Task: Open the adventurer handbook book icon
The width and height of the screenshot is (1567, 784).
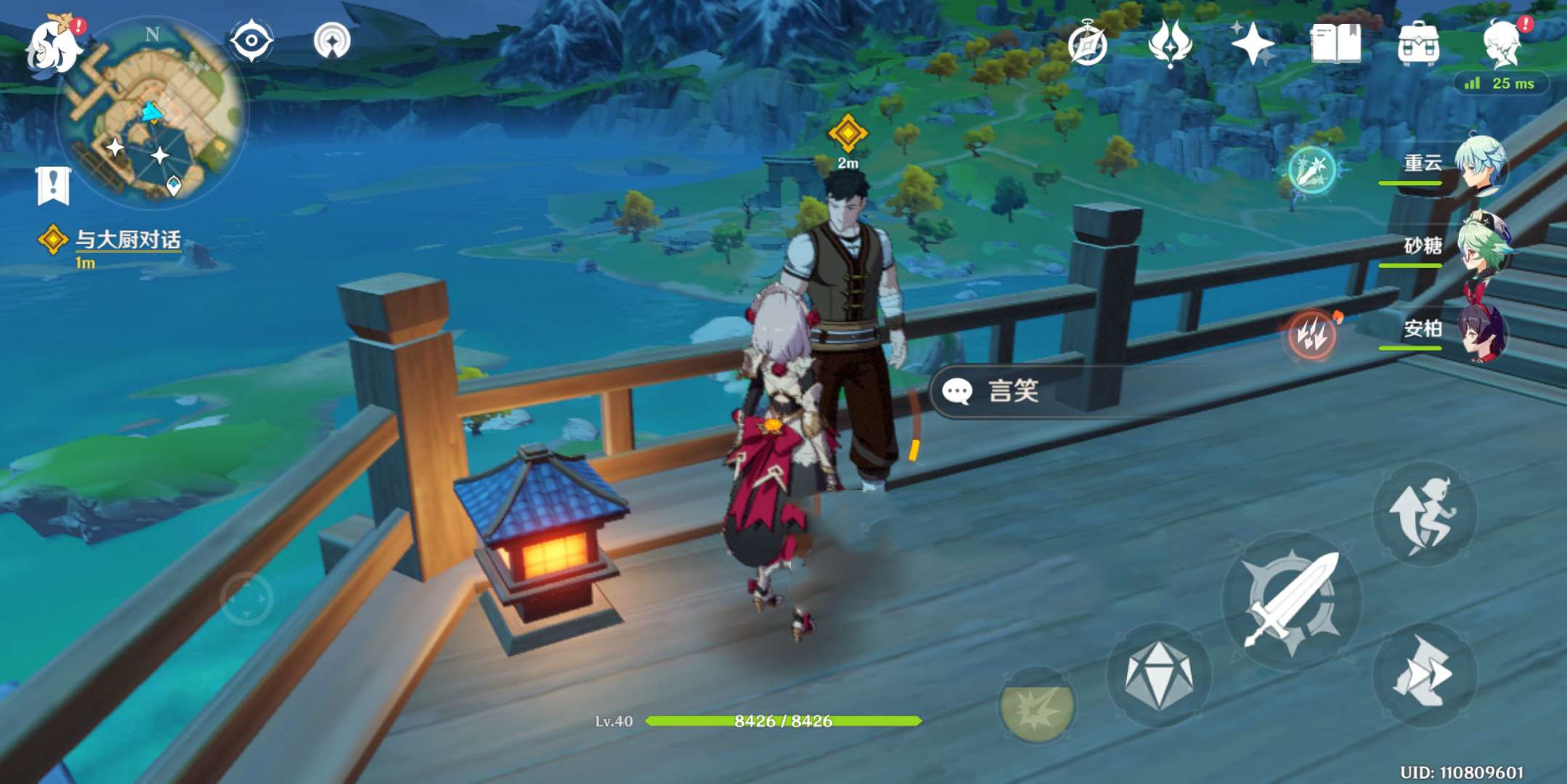Action: pos(1335,44)
